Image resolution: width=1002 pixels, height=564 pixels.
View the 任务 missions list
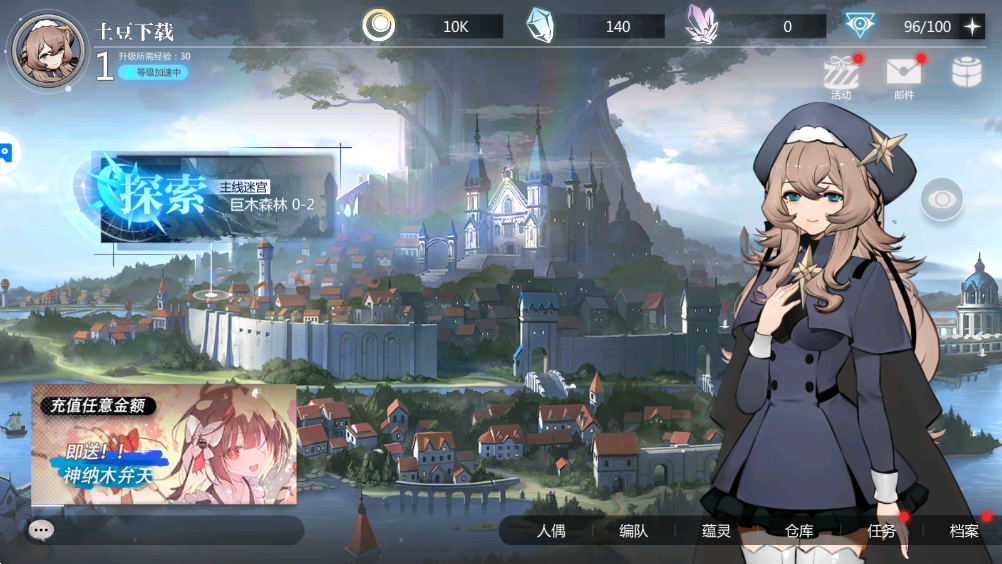881,531
